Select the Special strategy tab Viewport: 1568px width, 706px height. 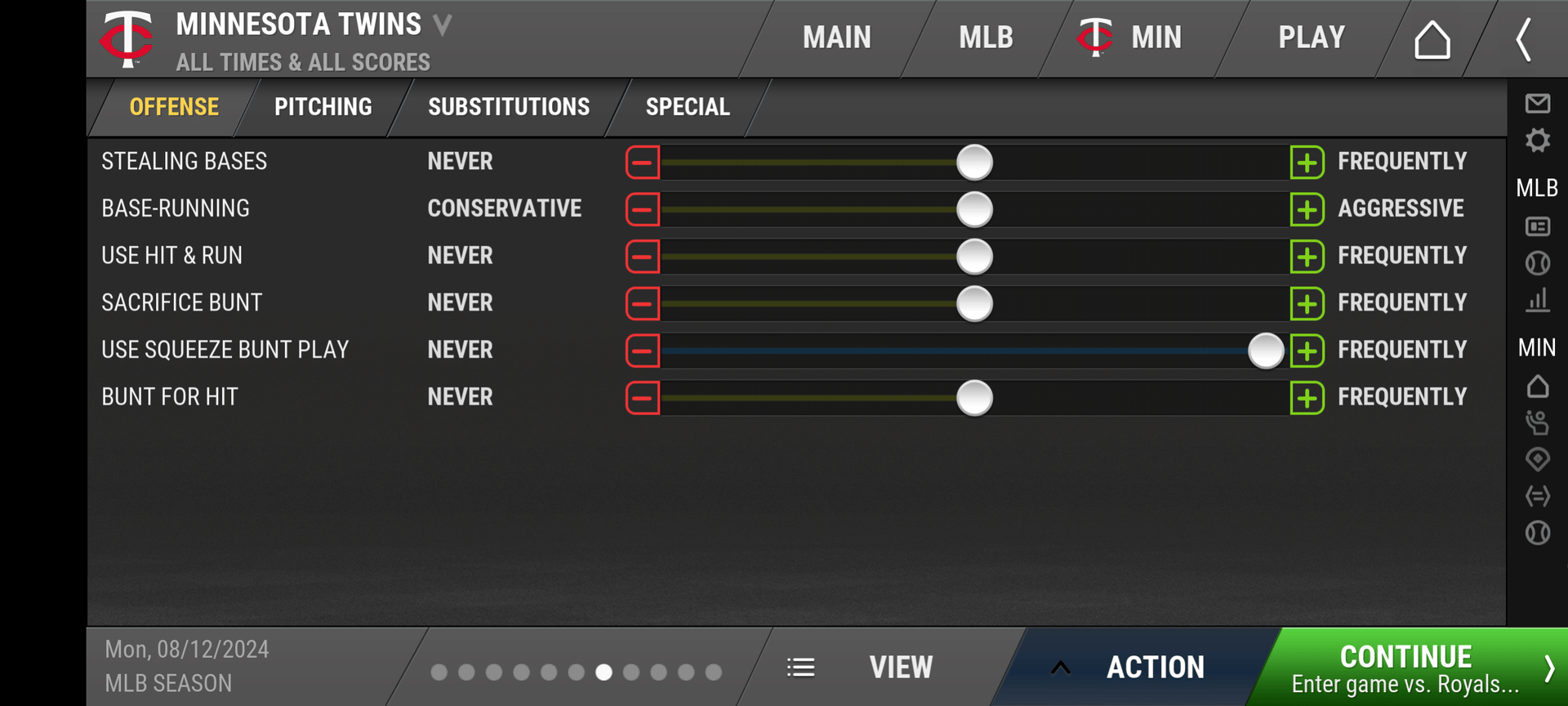pos(688,107)
